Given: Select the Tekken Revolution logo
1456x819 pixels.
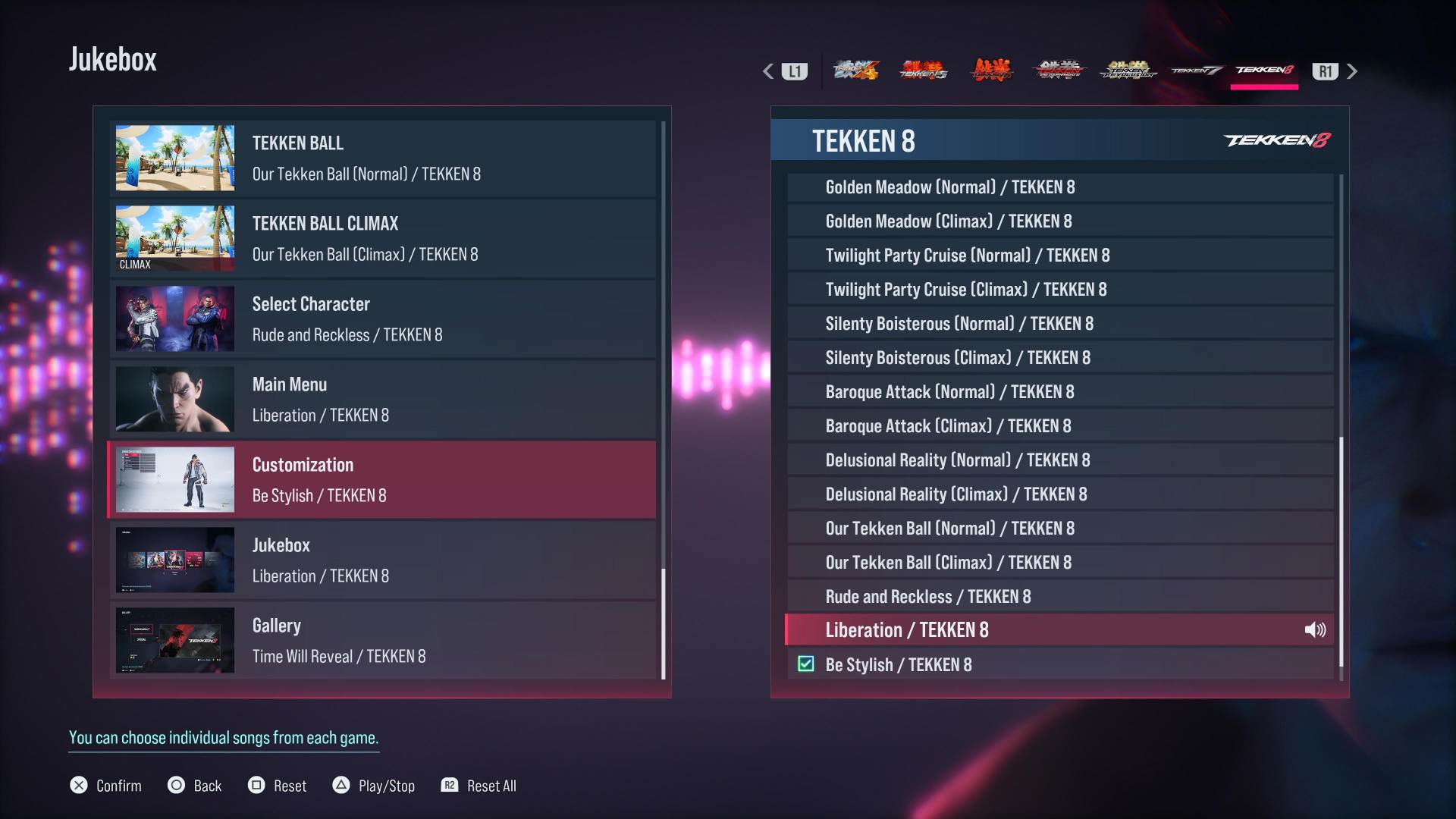Looking at the screenshot, I should (1128, 71).
